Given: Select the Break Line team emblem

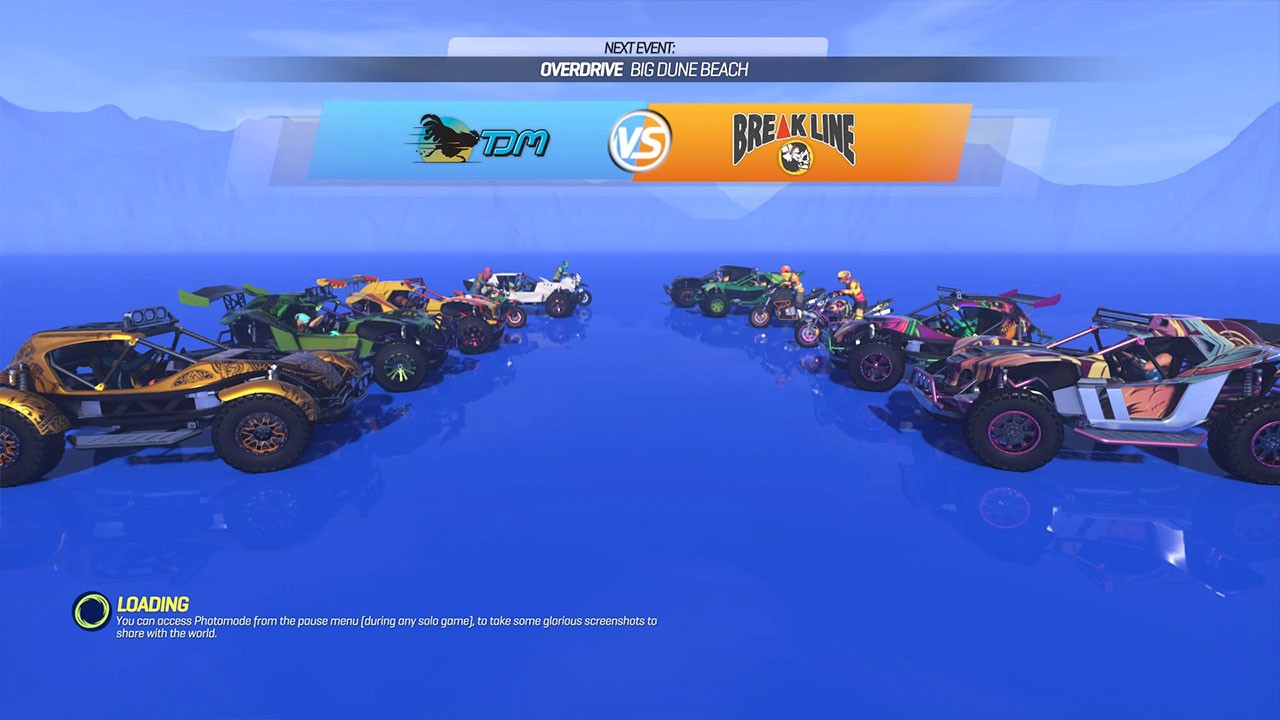Looking at the screenshot, I should pos(795,140).
